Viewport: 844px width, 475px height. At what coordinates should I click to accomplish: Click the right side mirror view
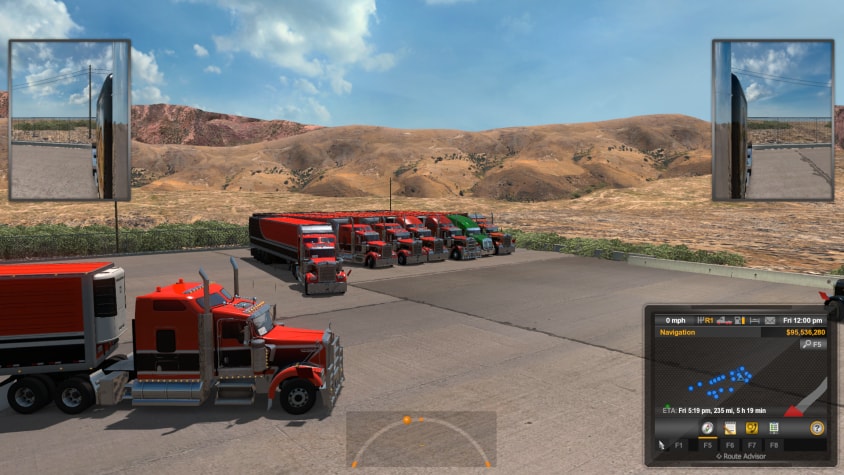click(773, 120)
